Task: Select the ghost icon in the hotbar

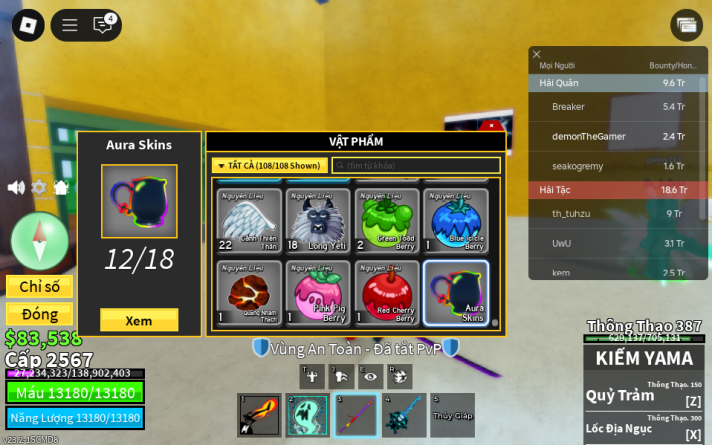Action: click(307, 415)
